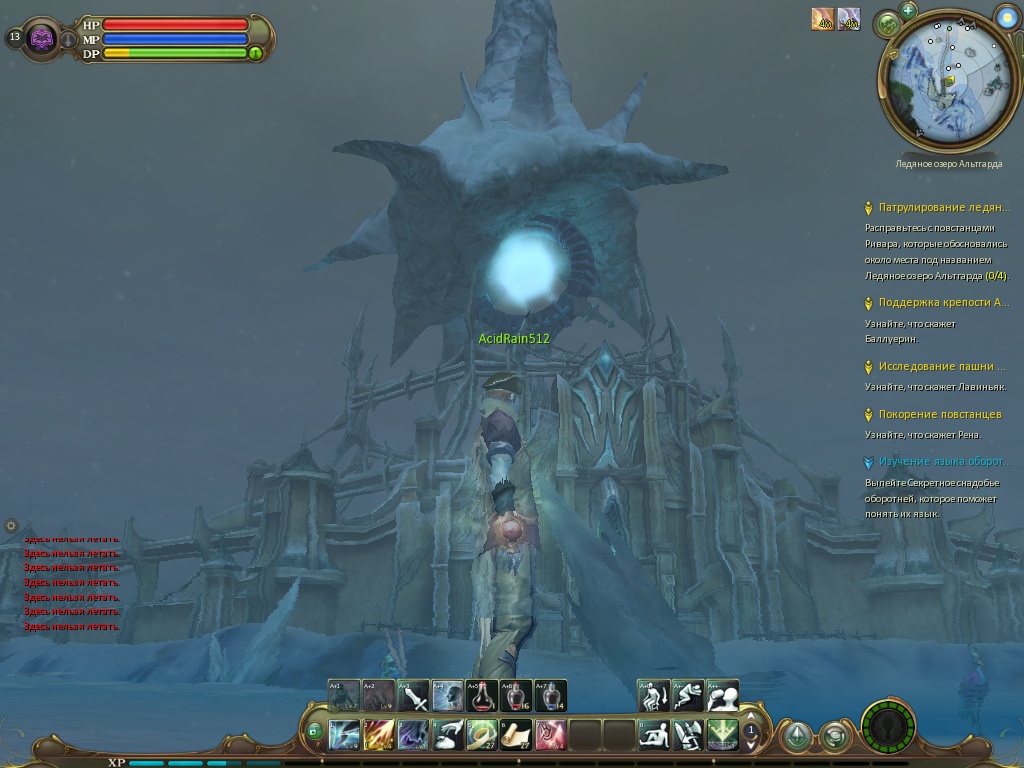Select the quest "Патрулирование ледян..." in tracker
The width and height of the screenshot is (1024, 768).
click(944, 208)
